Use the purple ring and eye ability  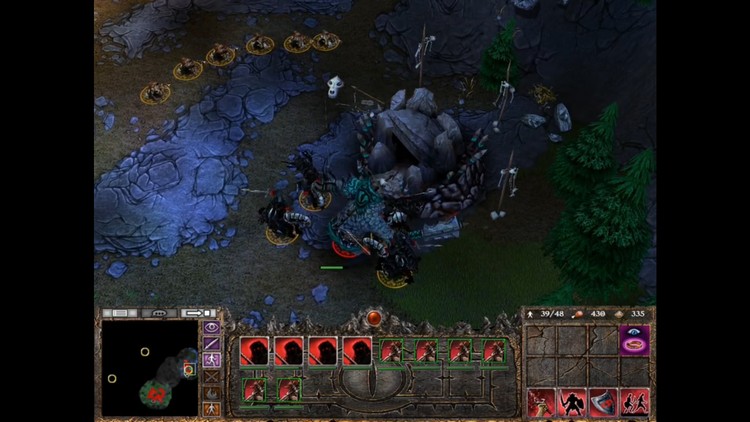click(634, 340)
